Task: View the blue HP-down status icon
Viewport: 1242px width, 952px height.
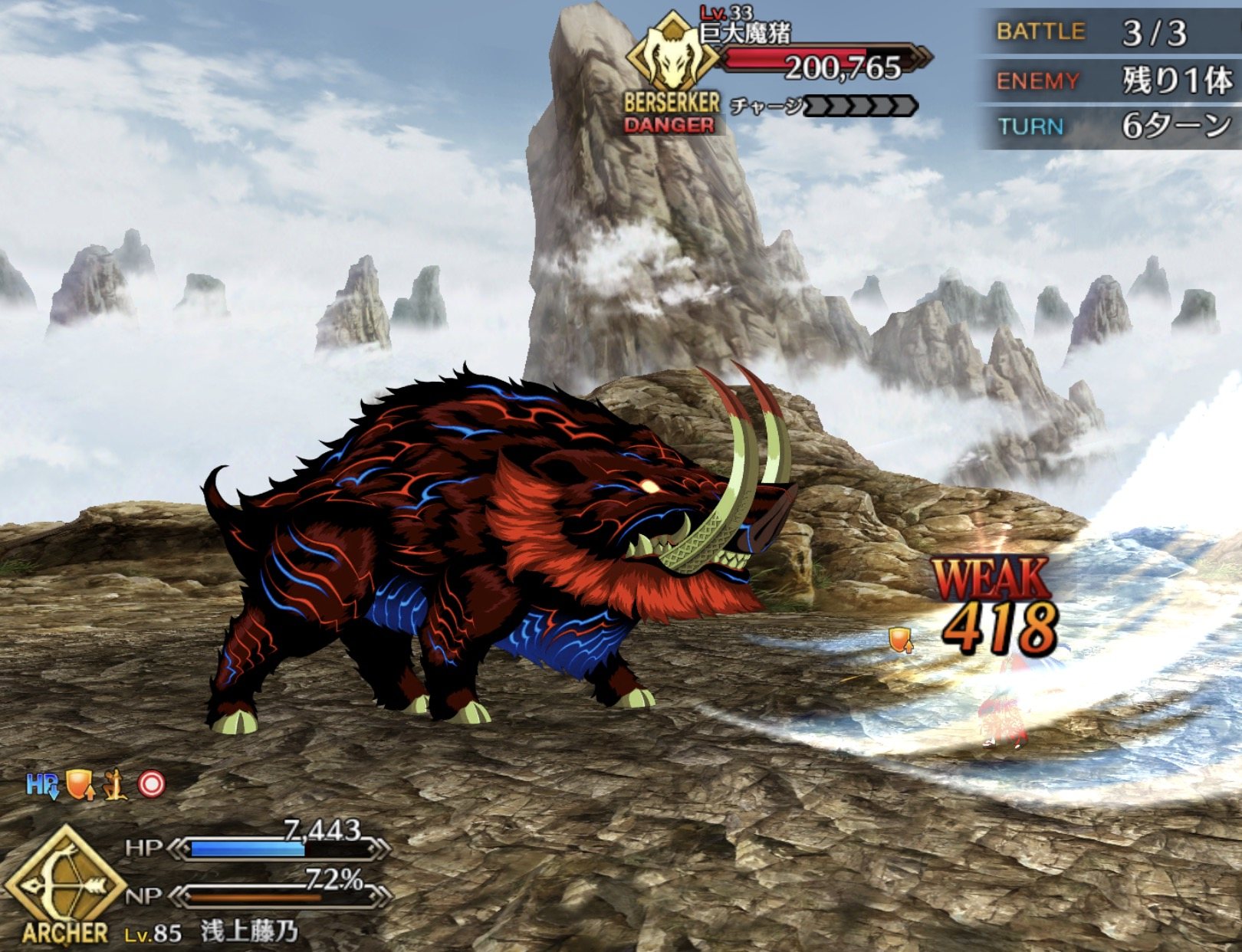Action: (41, 785)
